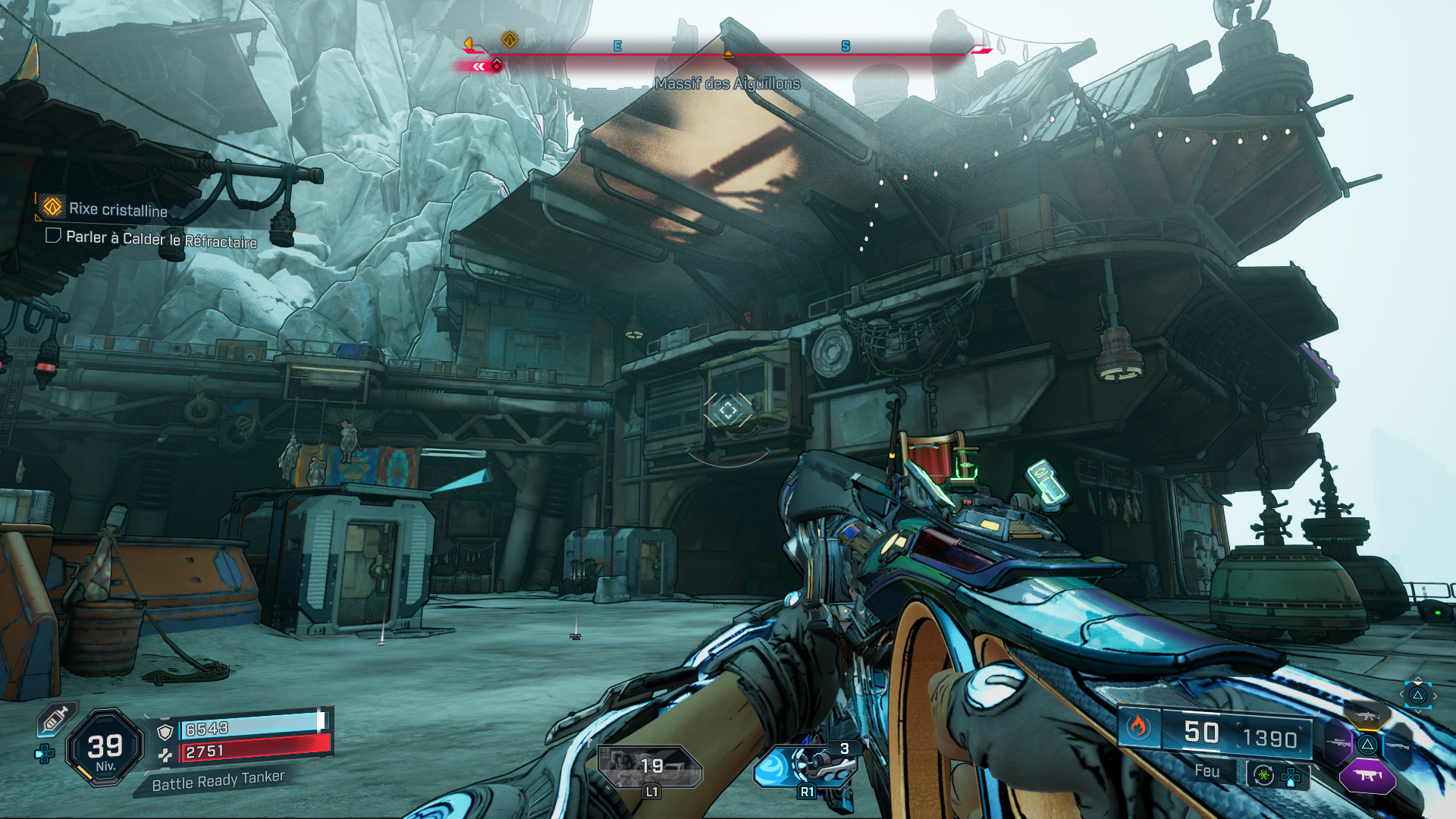Click the fire element flame icon by the ammo counter
This screenshot has height=819, width=1456.
1137,726
